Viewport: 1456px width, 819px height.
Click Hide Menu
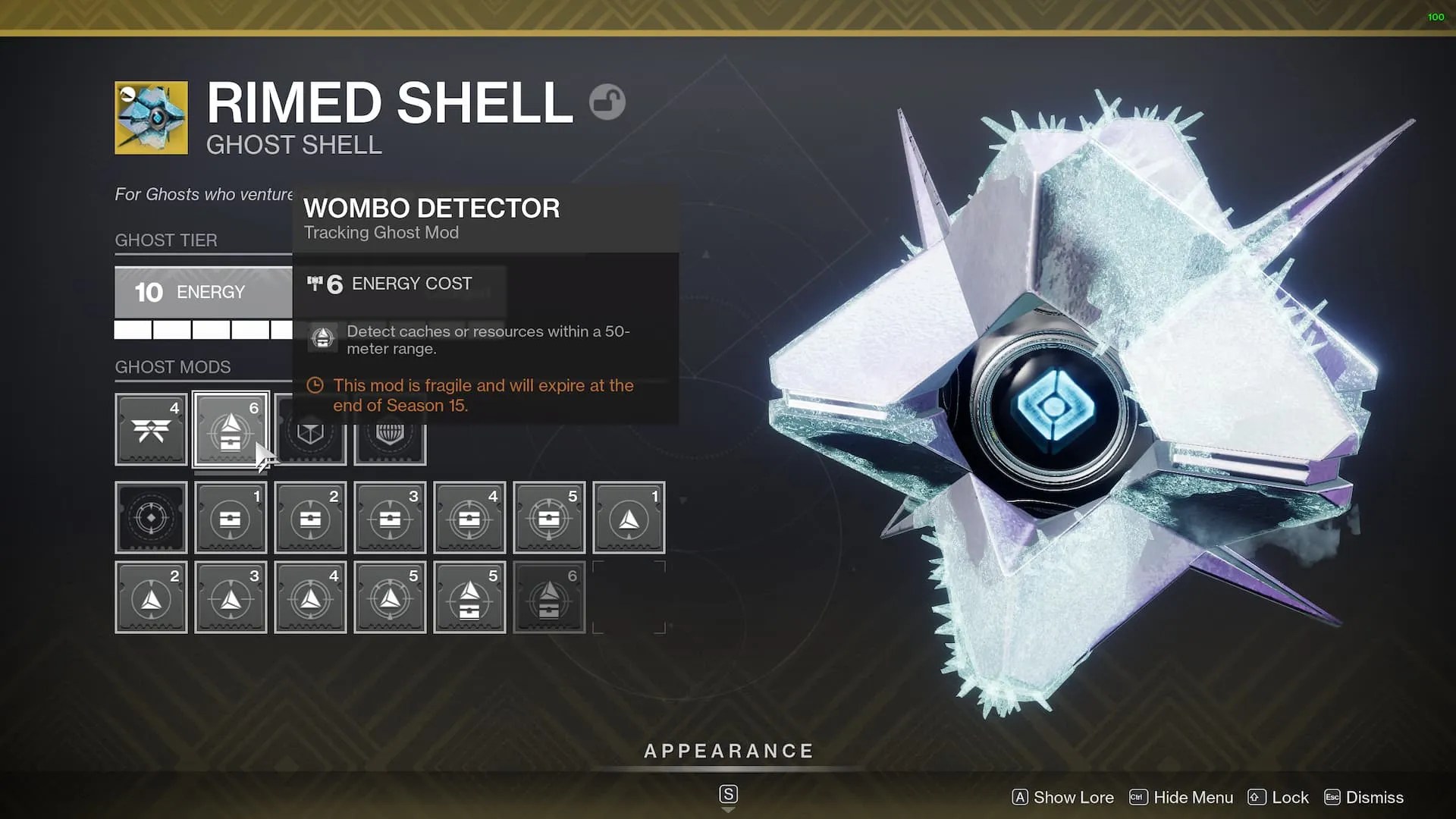[x=1194, y=797]
